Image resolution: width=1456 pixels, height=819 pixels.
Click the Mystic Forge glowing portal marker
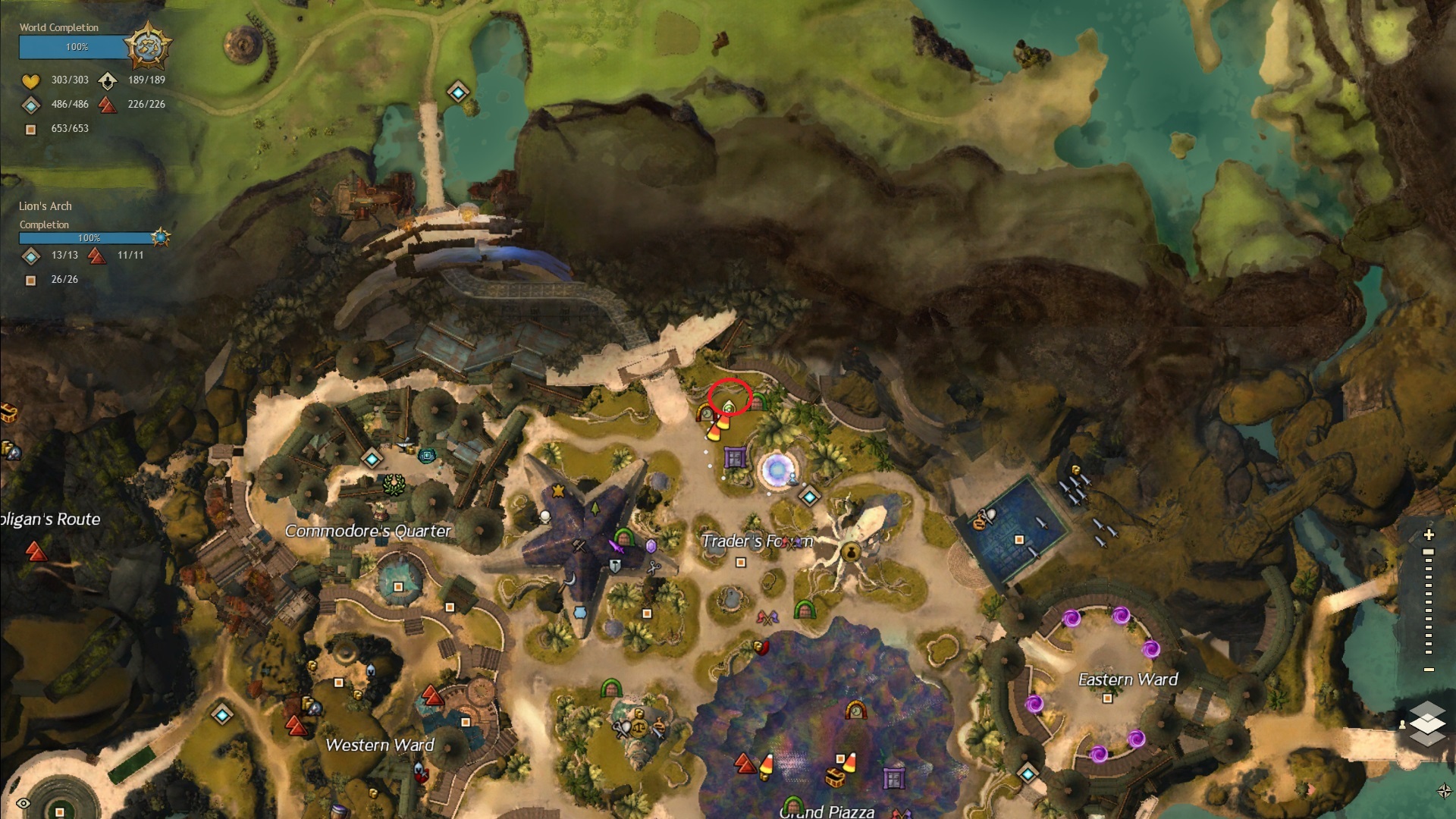776,469
